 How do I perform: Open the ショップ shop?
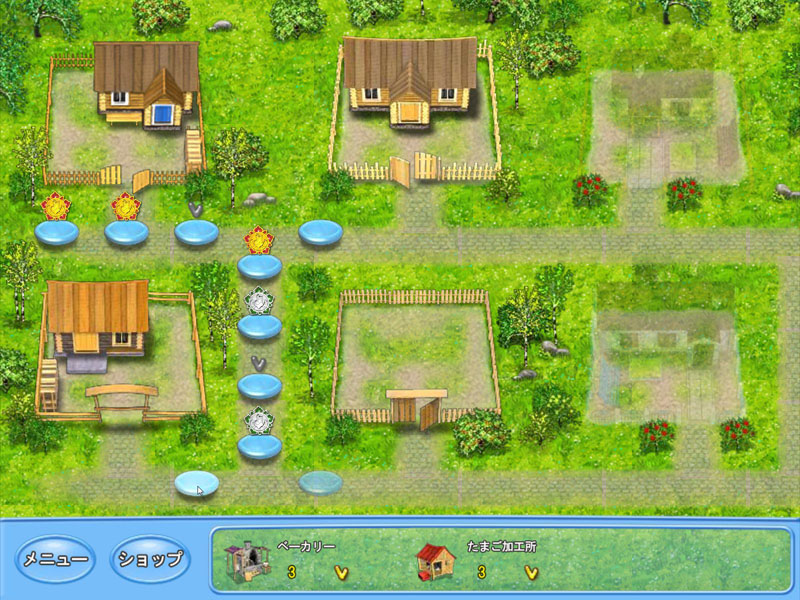149,560
